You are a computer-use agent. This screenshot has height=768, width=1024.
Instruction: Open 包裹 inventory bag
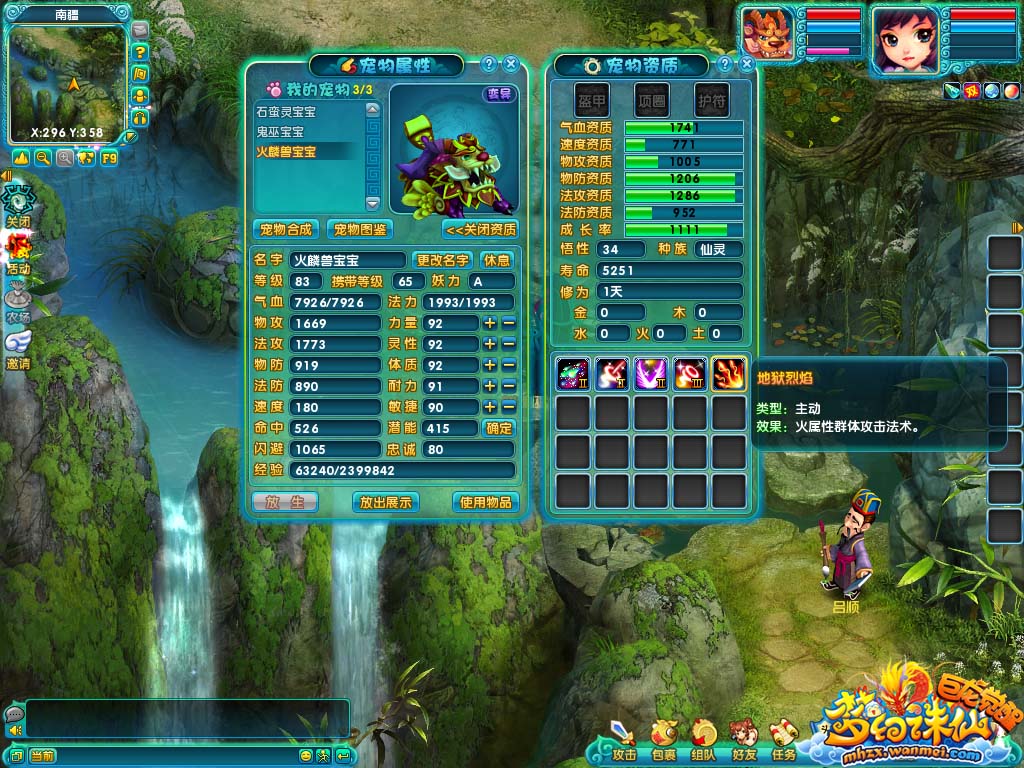[x=664, y=740]
